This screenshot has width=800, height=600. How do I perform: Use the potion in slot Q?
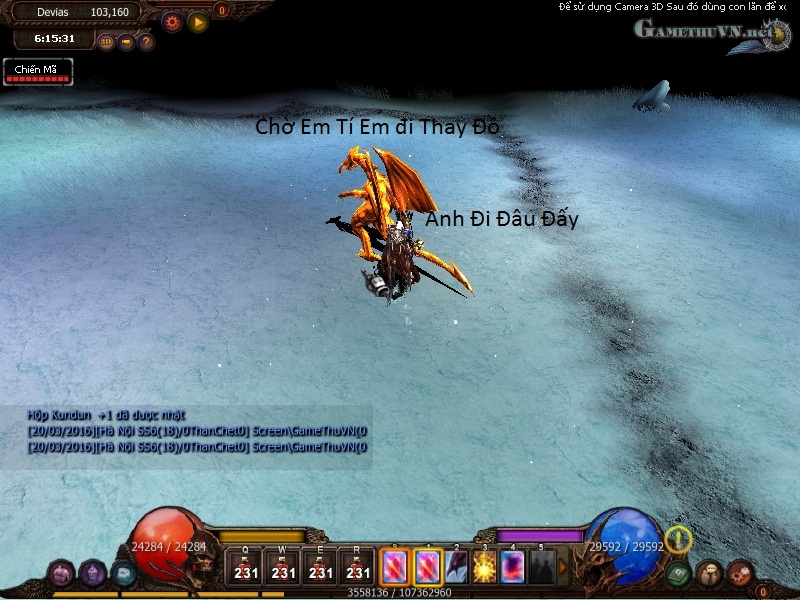tap(245, 566)
